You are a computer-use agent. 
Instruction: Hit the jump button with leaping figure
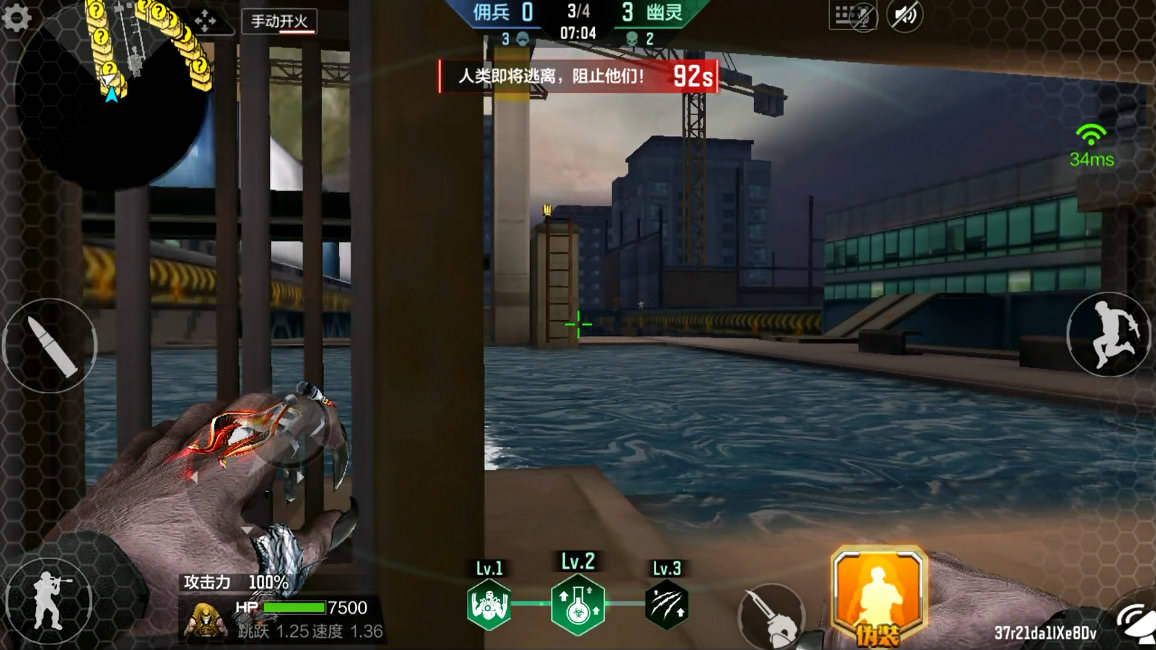point(1109,334)
